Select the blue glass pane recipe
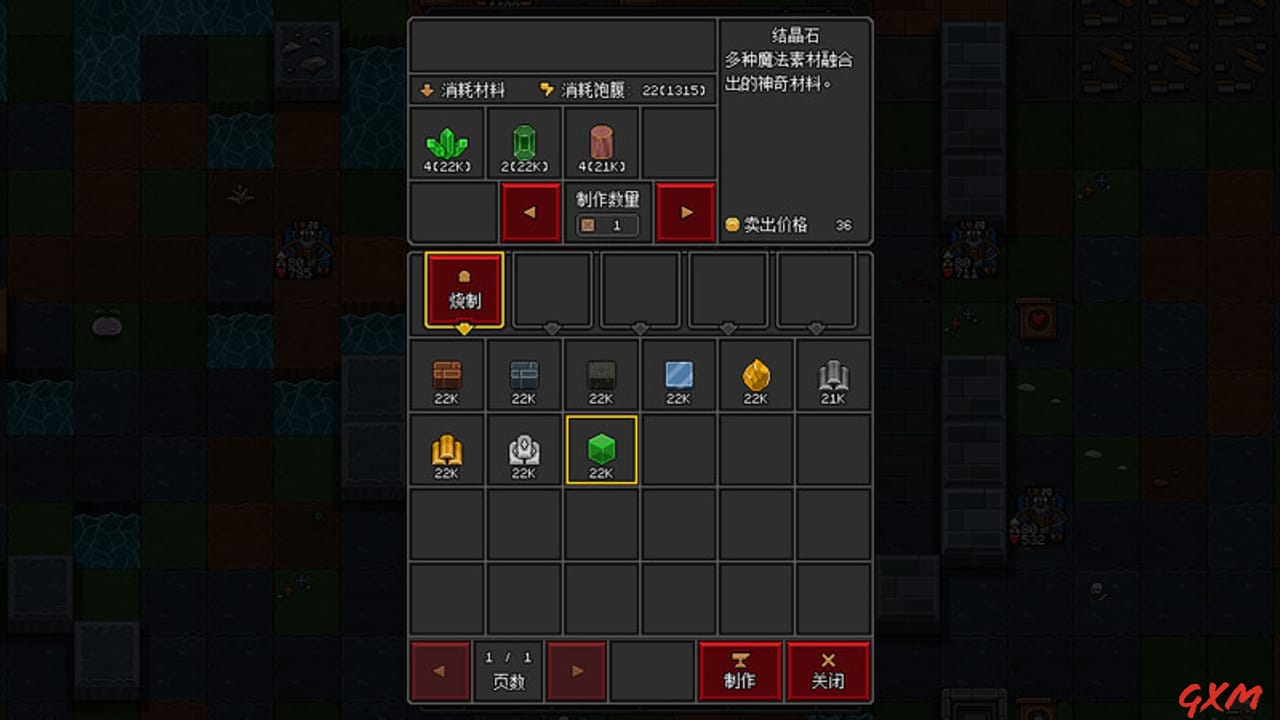 click(678, 375)
